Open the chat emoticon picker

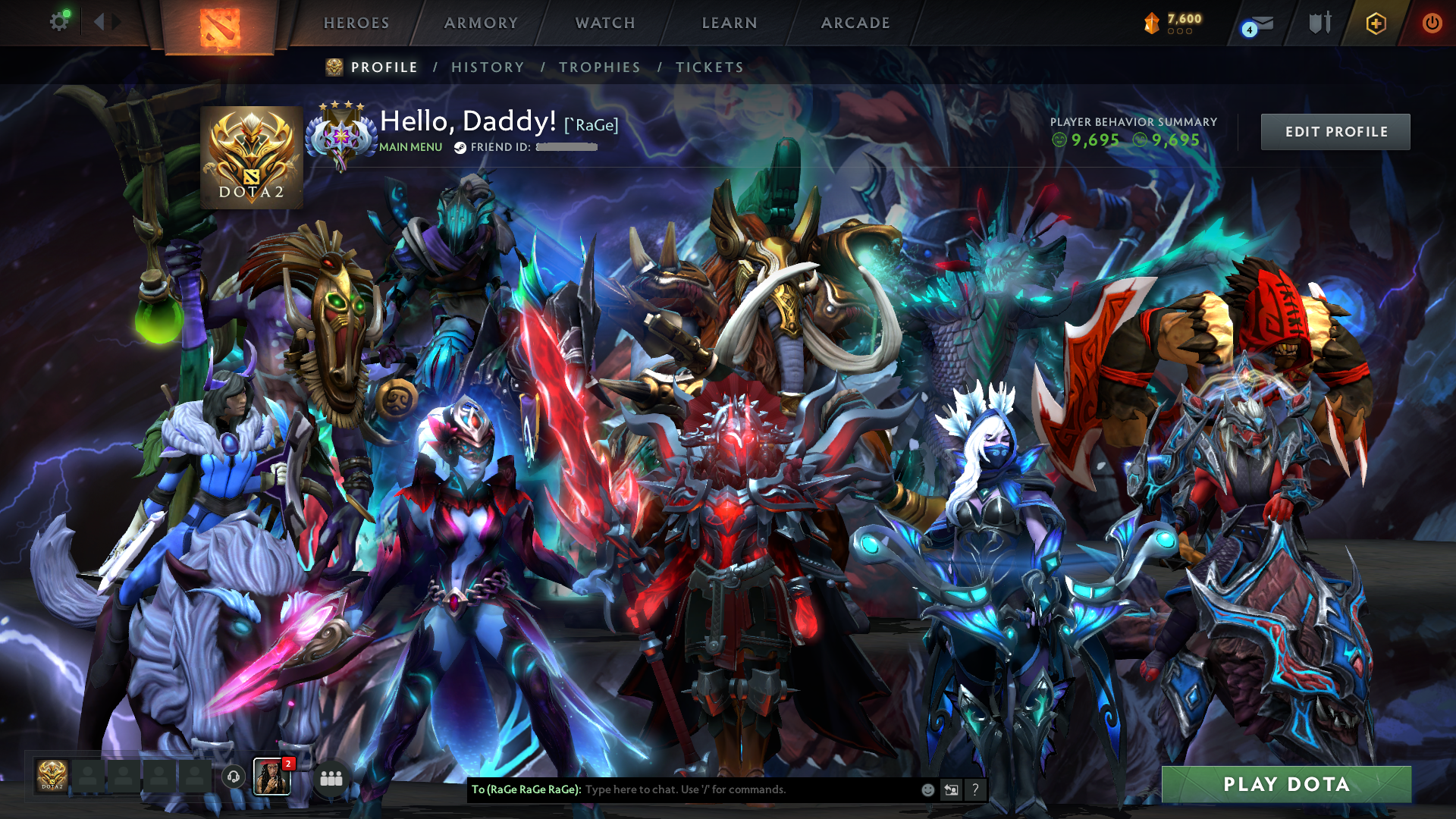coord(927,790)
